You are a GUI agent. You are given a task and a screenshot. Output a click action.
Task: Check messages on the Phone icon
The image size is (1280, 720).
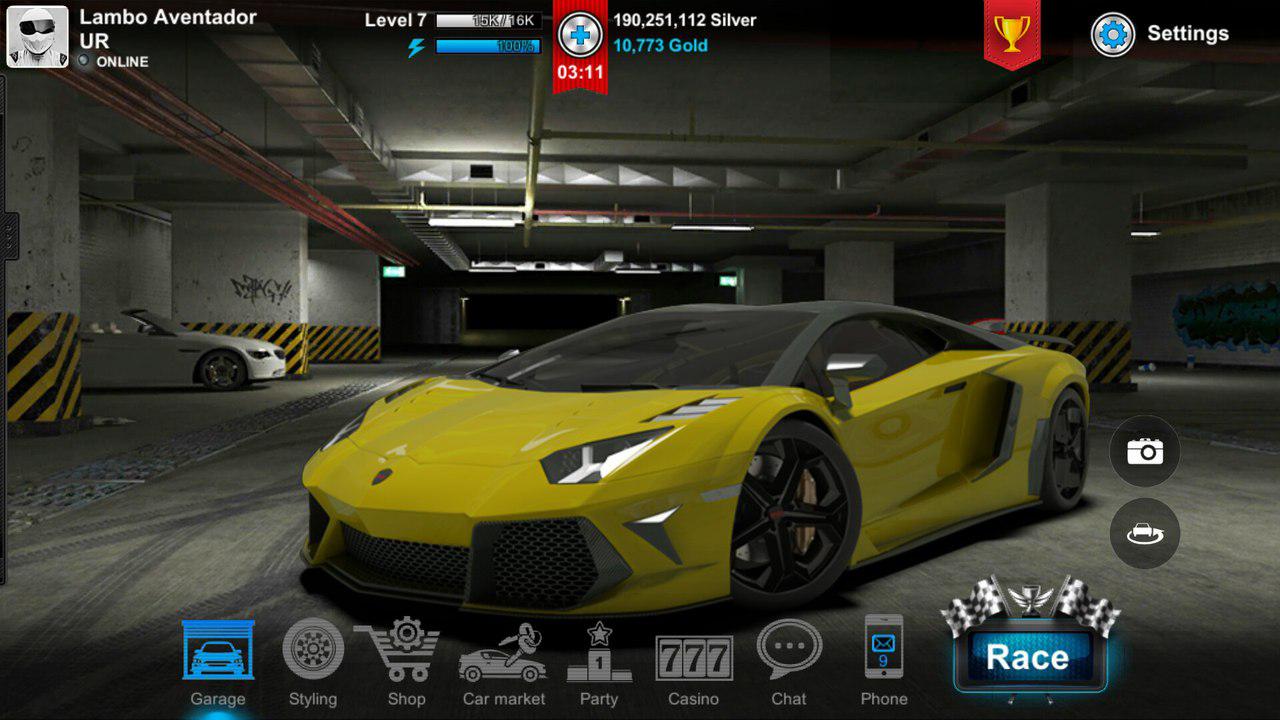coord(884,660)
